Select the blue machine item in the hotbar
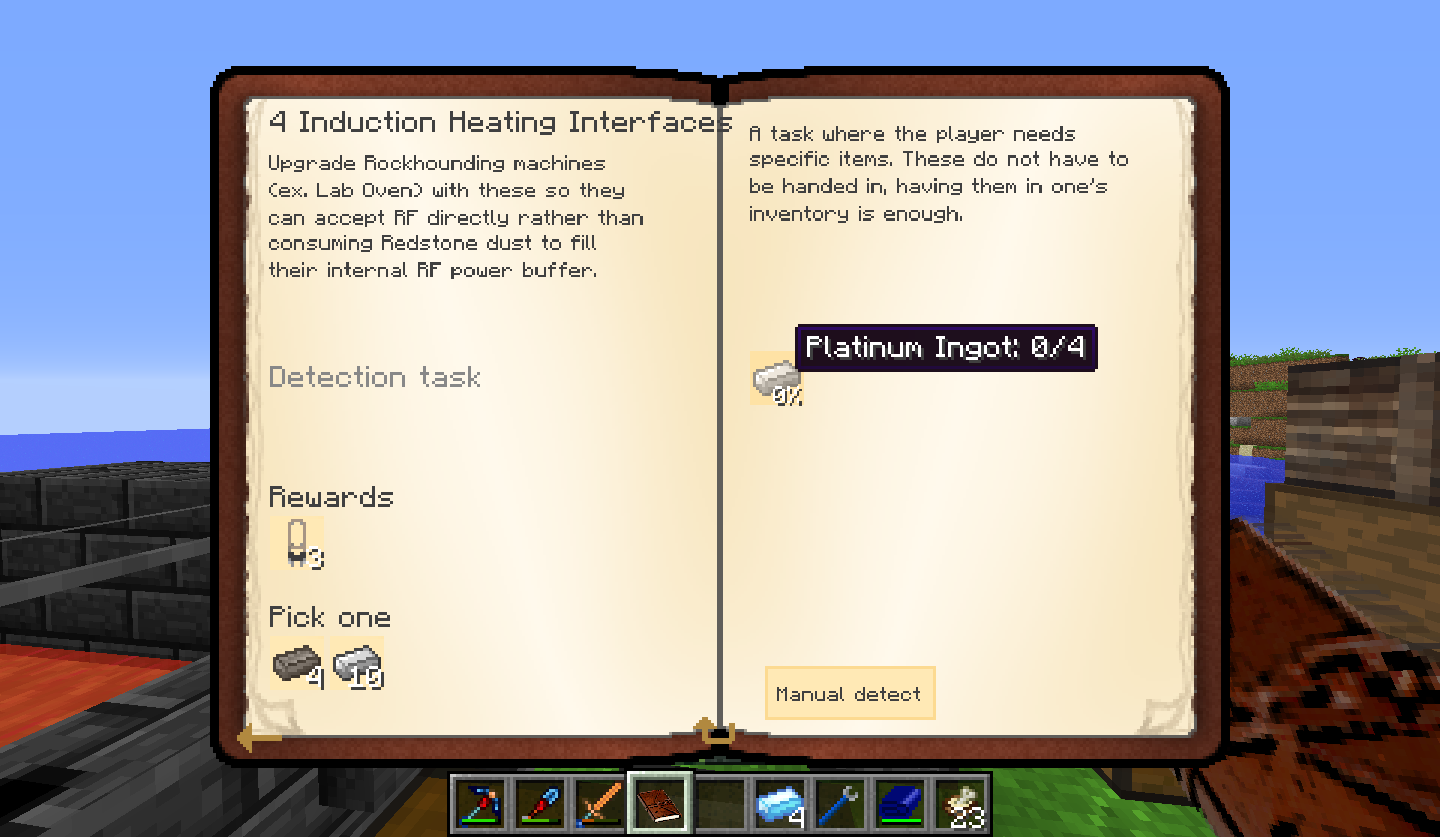Screen dimensions: 1440x837 [x=899, y=800]
